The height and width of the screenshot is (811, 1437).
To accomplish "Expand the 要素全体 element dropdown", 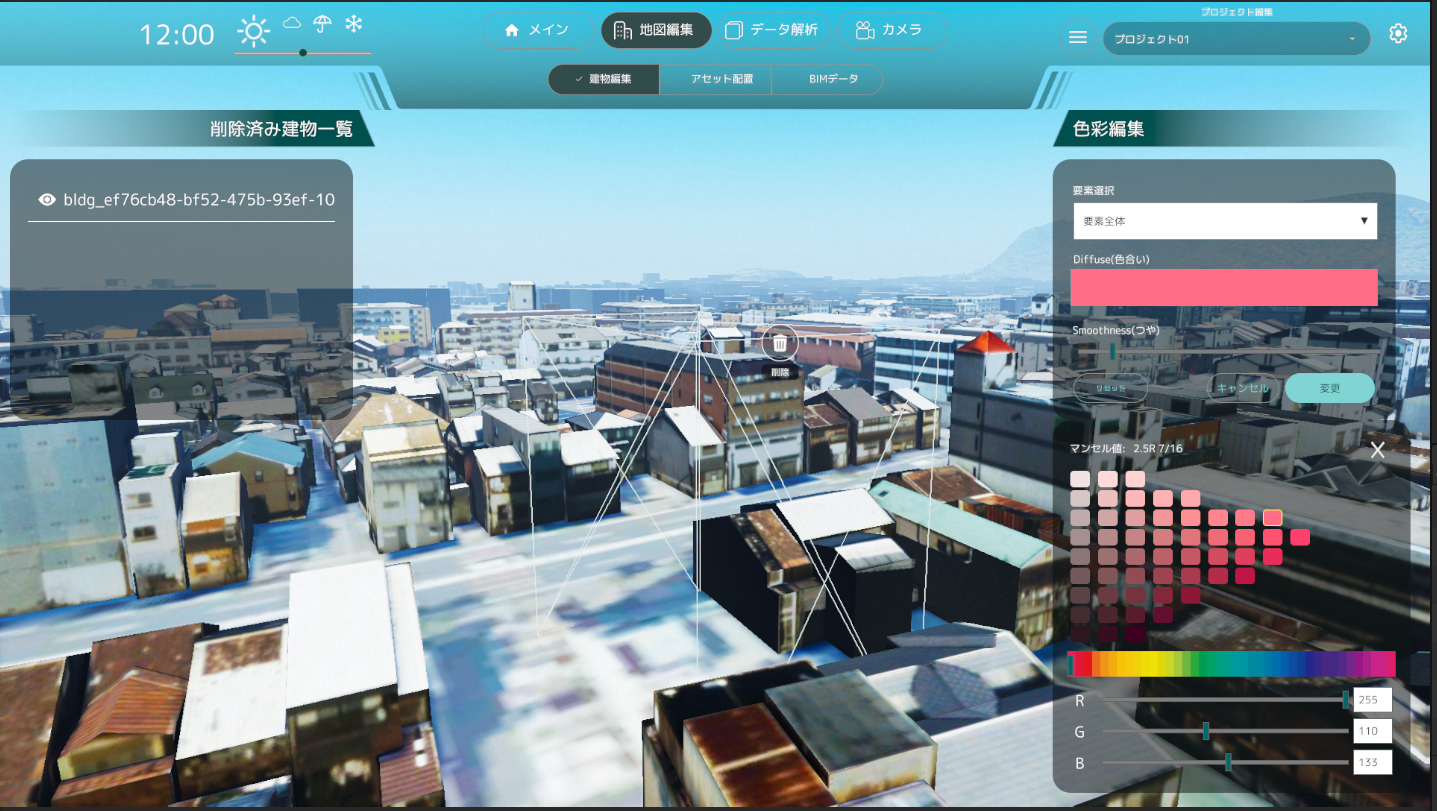I will click(x=1225, y=221).
